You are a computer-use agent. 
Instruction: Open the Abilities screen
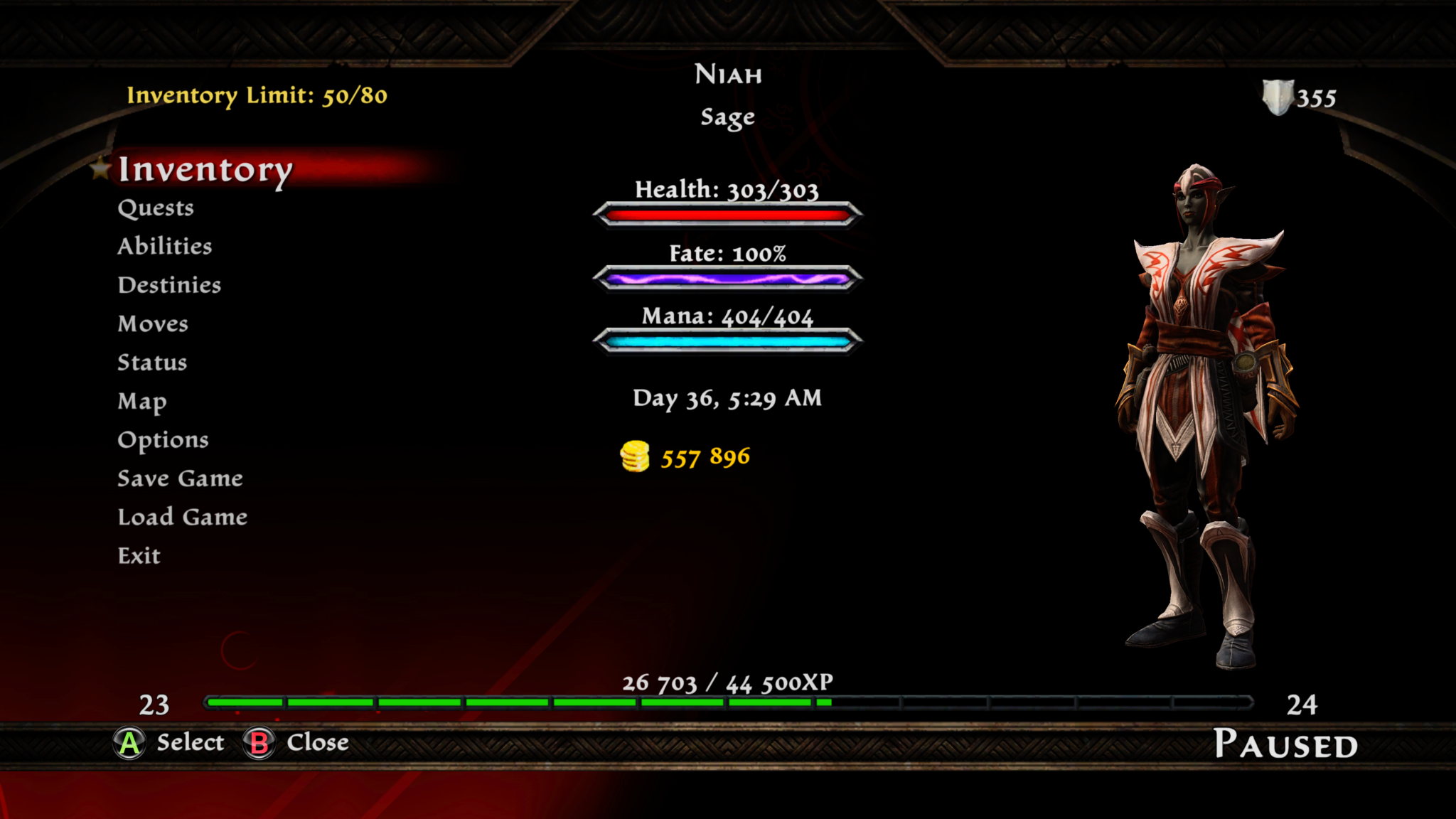(165, 246)
